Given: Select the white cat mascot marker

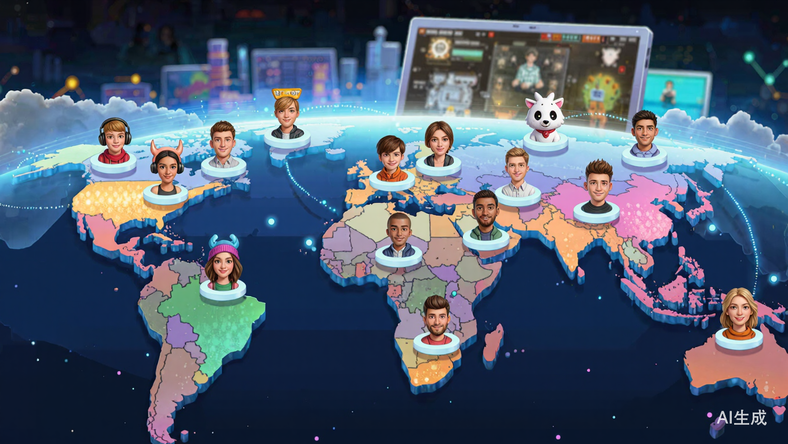Looking at the screenshot, I should click(x=546, y=118).
